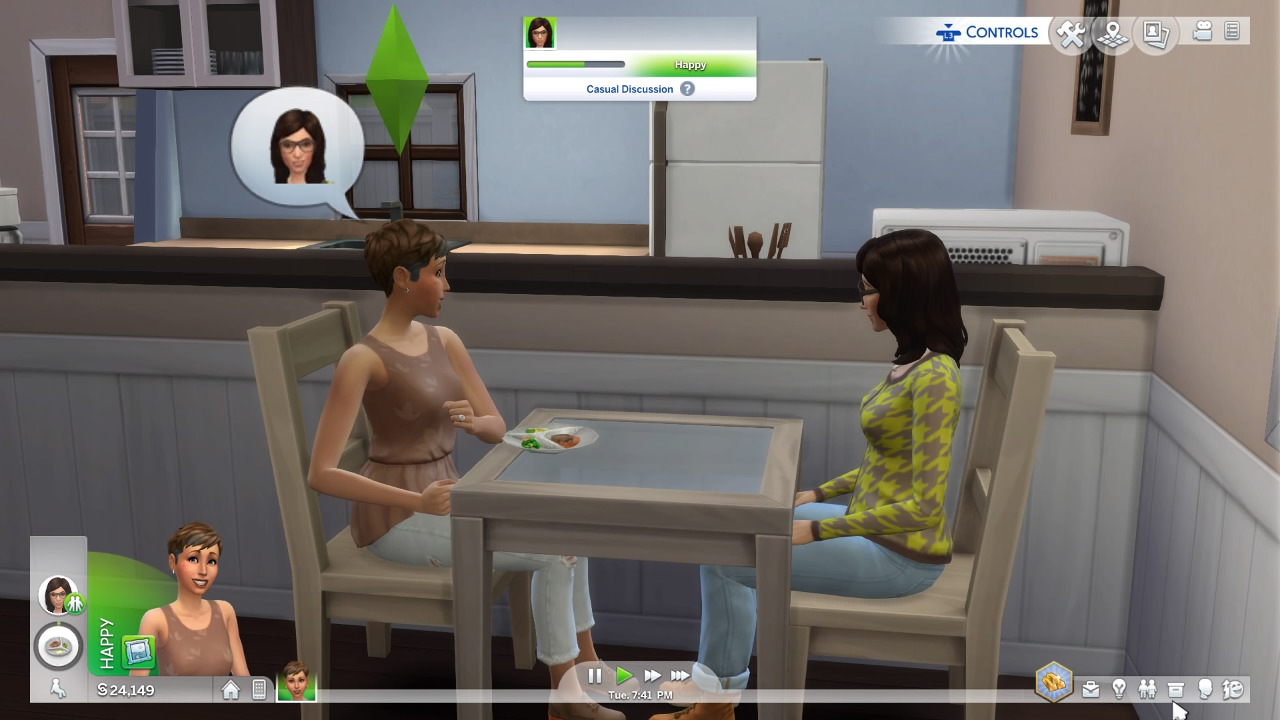Open the needs panel smiley icon

coord(1233,689)
